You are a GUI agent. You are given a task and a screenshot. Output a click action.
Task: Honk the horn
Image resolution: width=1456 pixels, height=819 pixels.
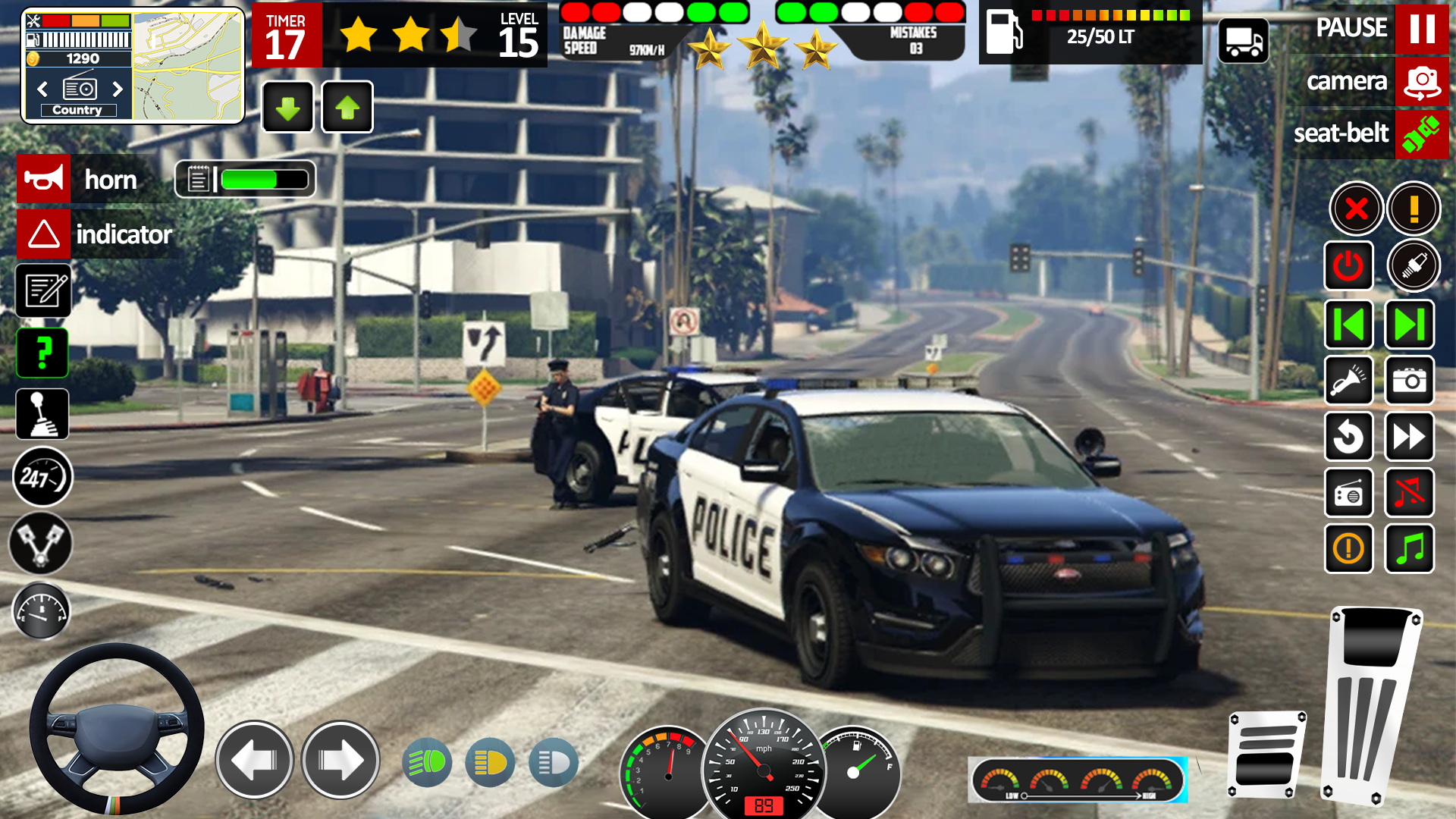click(43, 179)
